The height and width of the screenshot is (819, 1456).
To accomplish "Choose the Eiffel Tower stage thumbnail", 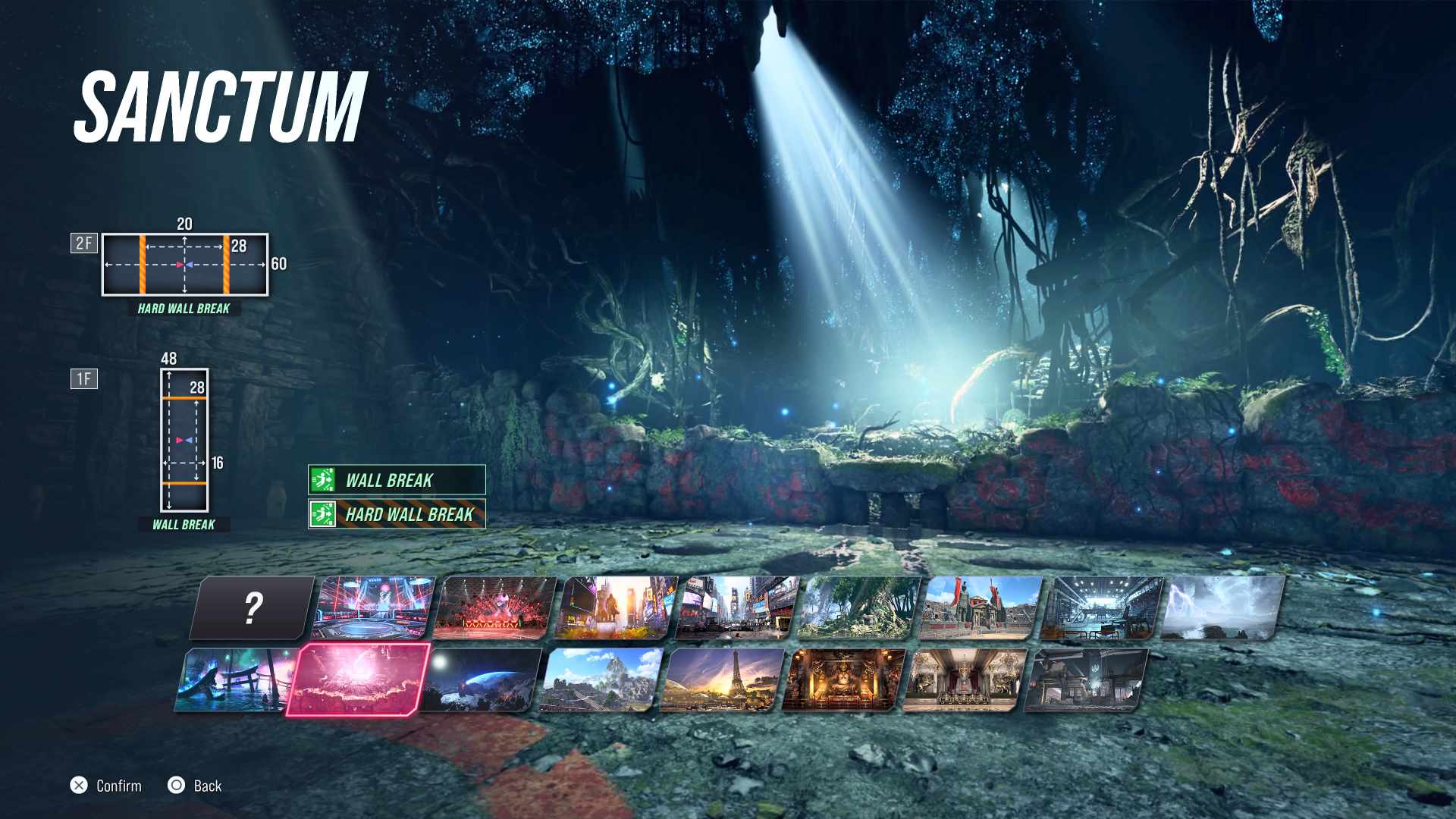I will pyautogui.click(x=723, y=680).
